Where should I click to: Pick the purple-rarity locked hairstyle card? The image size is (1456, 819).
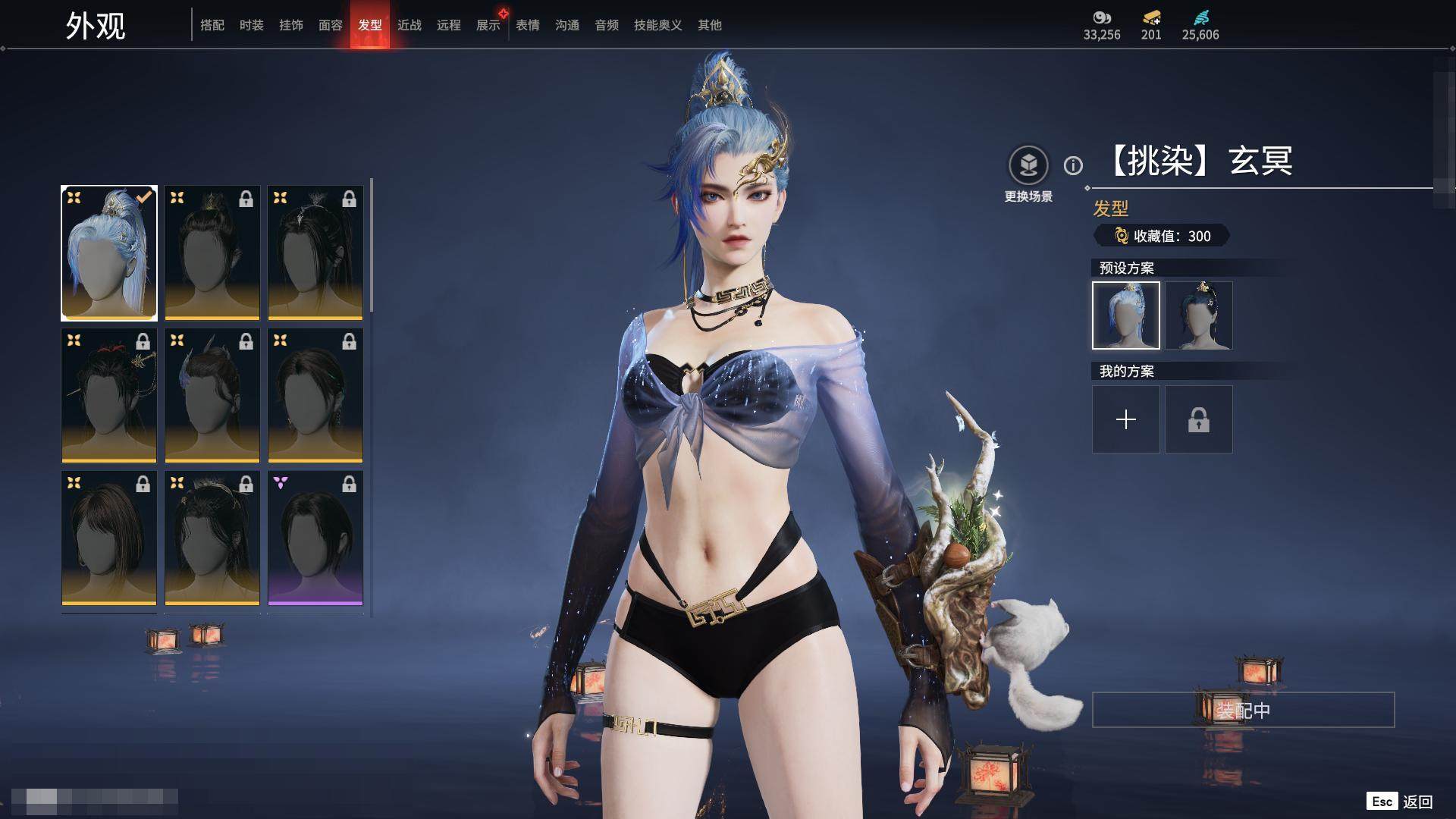coord(315,538)
